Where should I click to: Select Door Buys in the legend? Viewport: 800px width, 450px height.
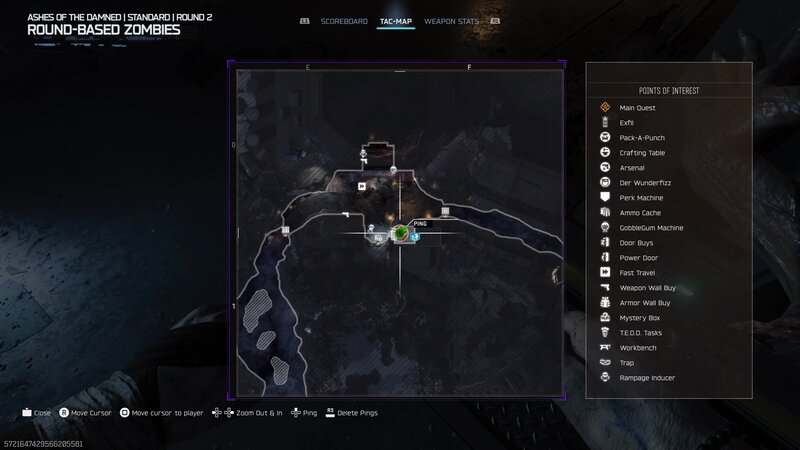[636, 243]
